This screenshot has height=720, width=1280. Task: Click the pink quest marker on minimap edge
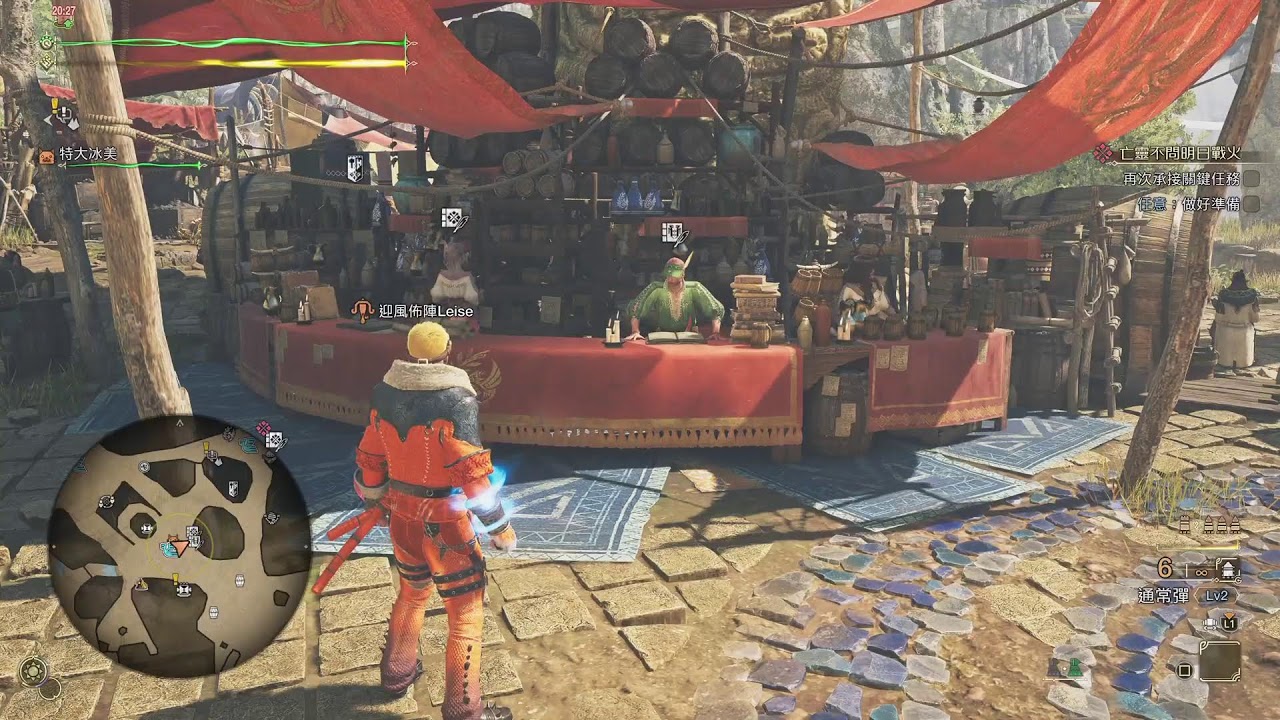point(263,428)
